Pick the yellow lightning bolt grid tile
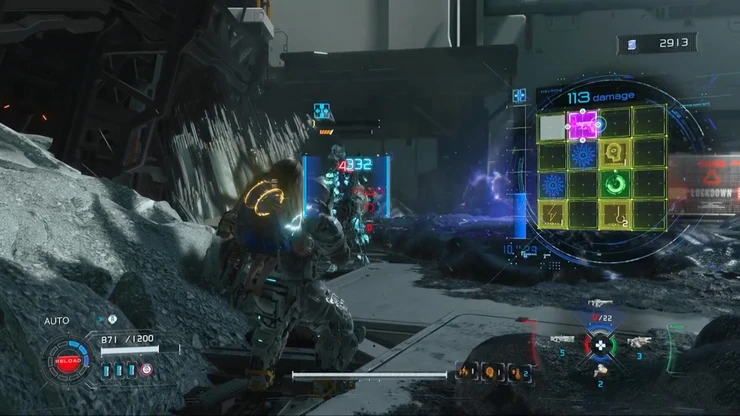The image size is (740, 416). point(552,212)
